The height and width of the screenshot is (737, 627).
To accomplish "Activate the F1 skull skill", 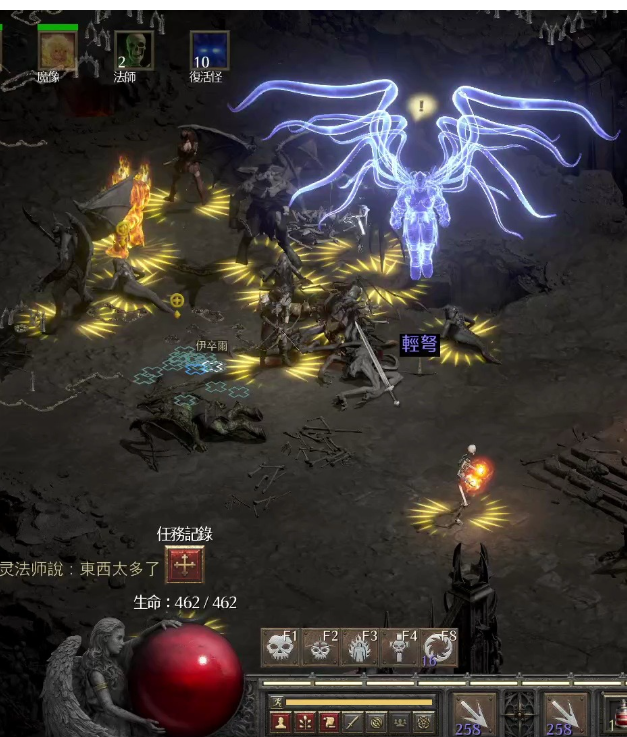I will (280, 648).
